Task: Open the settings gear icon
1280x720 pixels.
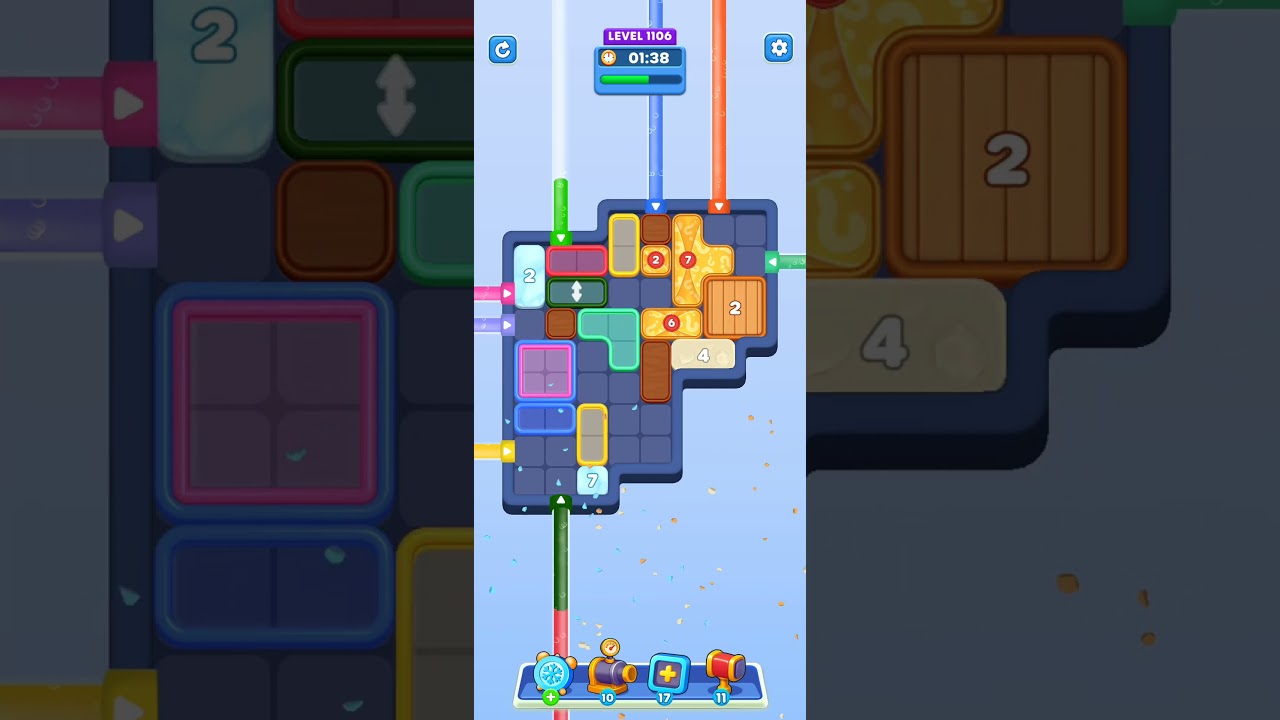Action: pyautogui.click(x=779, y=47)
